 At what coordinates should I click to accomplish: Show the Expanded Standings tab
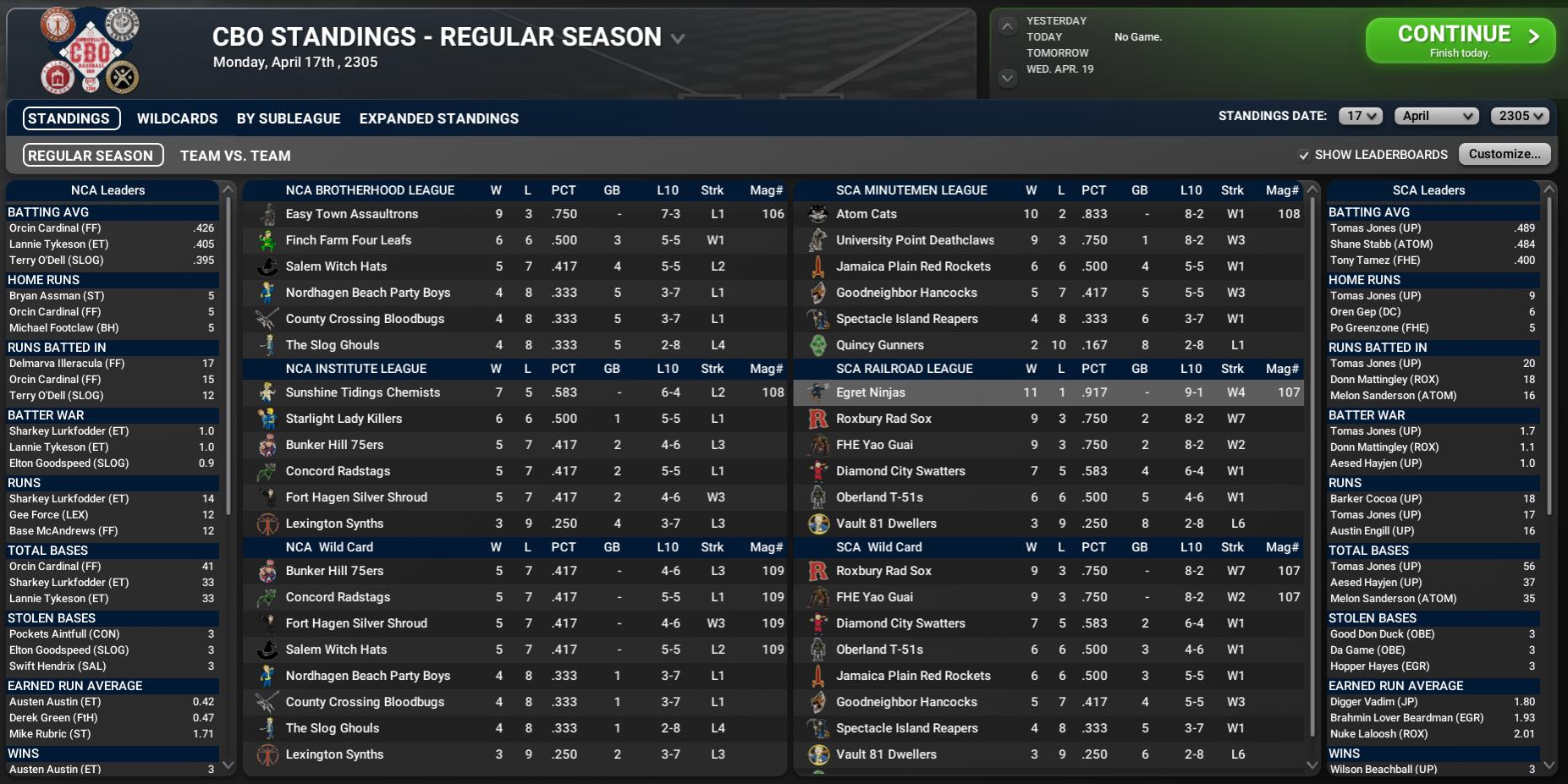pos(438,118)
